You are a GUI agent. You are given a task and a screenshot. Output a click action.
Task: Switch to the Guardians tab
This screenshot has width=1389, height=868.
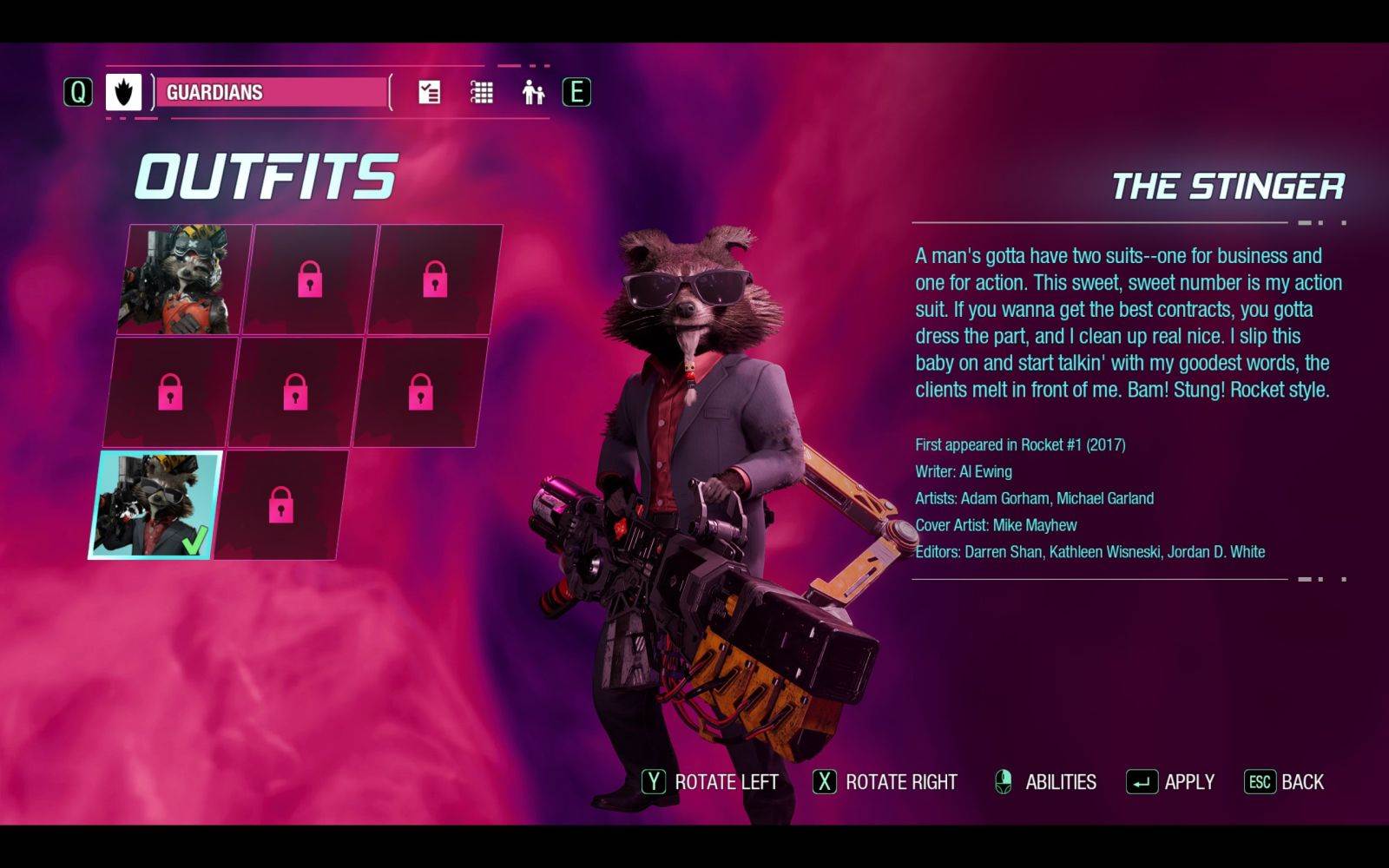pyautogui.click(x=269, y=93)
